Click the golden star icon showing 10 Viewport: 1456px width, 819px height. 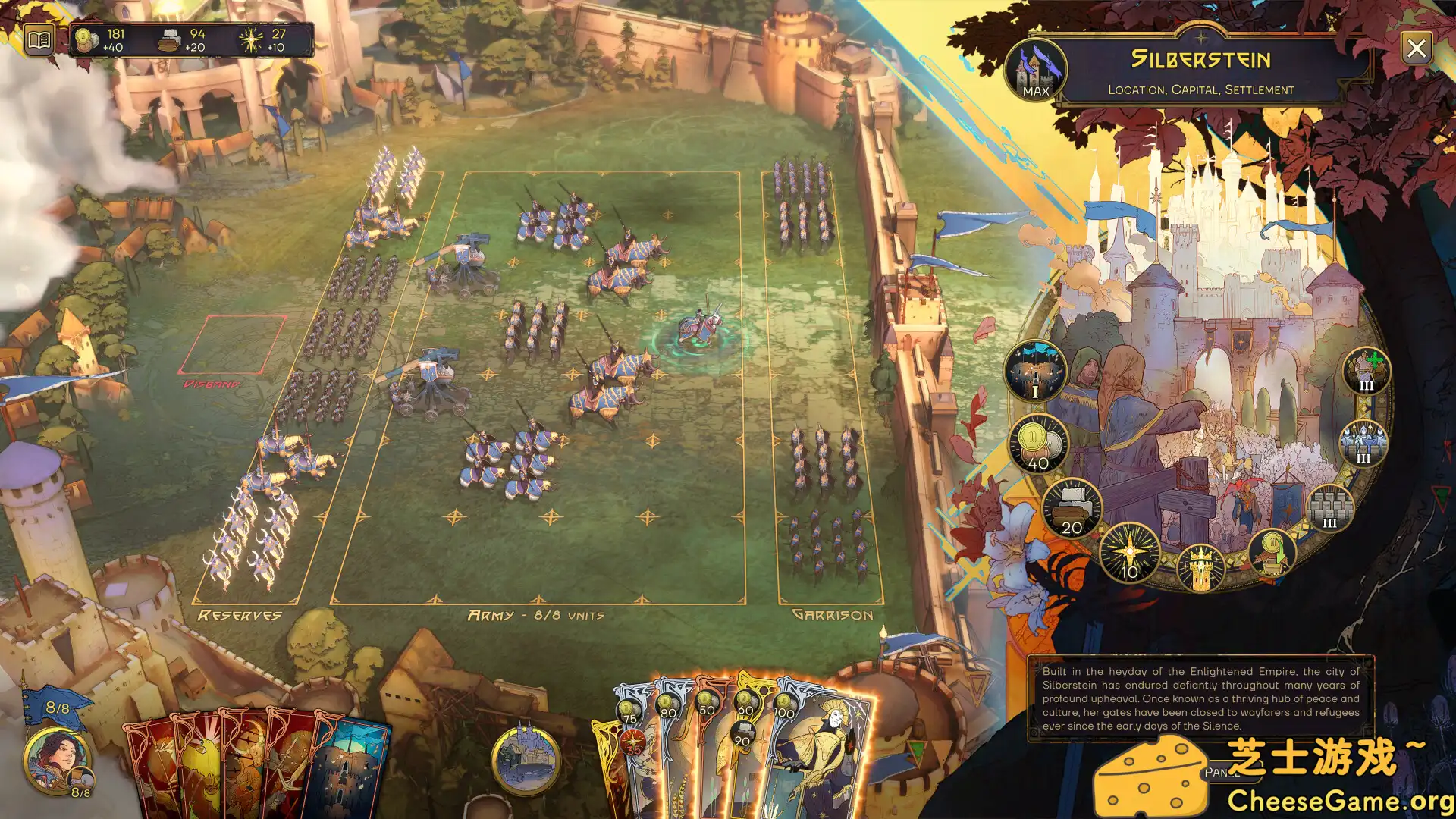click(x=1129, y=553)
